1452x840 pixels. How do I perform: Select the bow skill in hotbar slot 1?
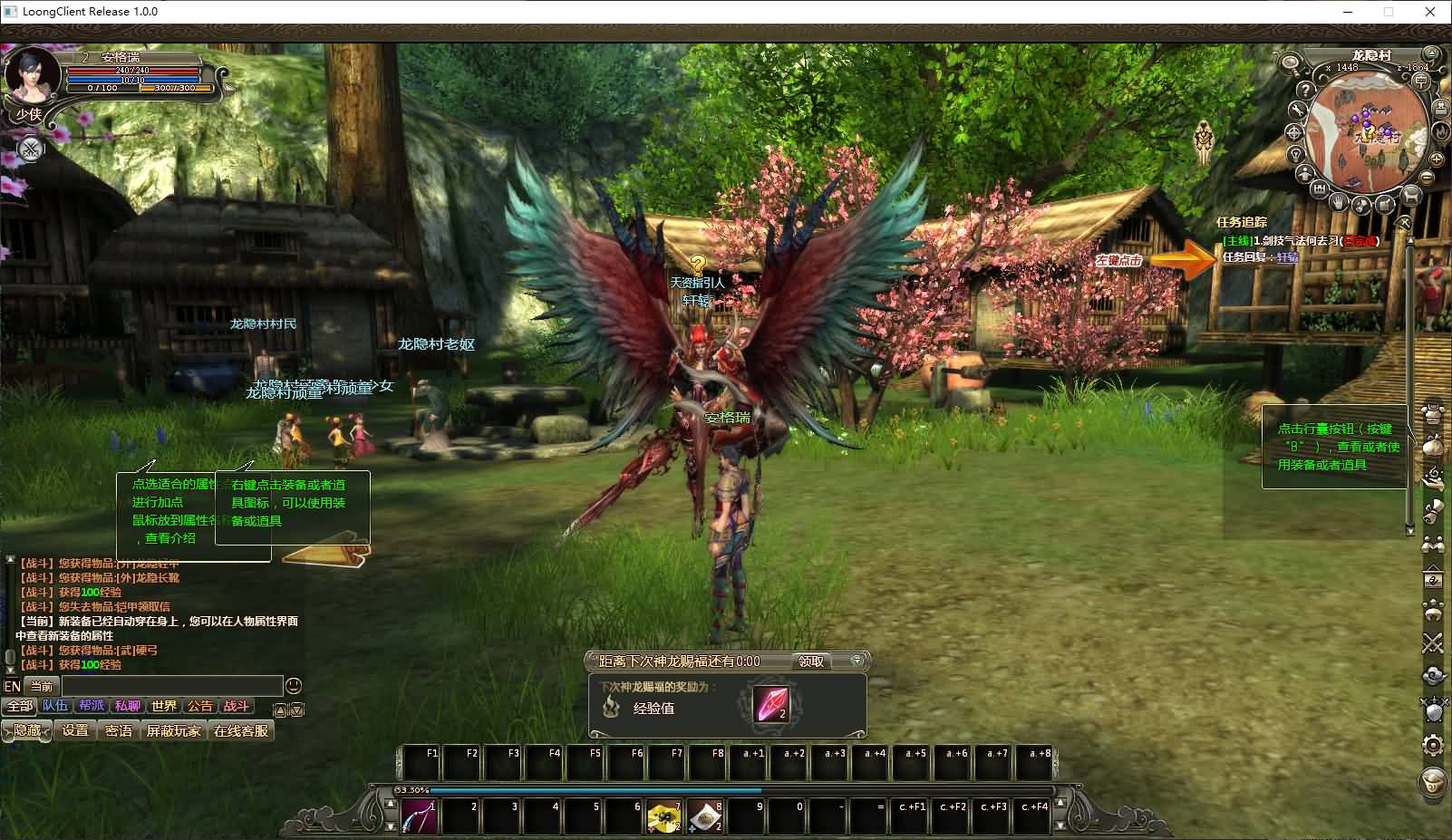419,816
